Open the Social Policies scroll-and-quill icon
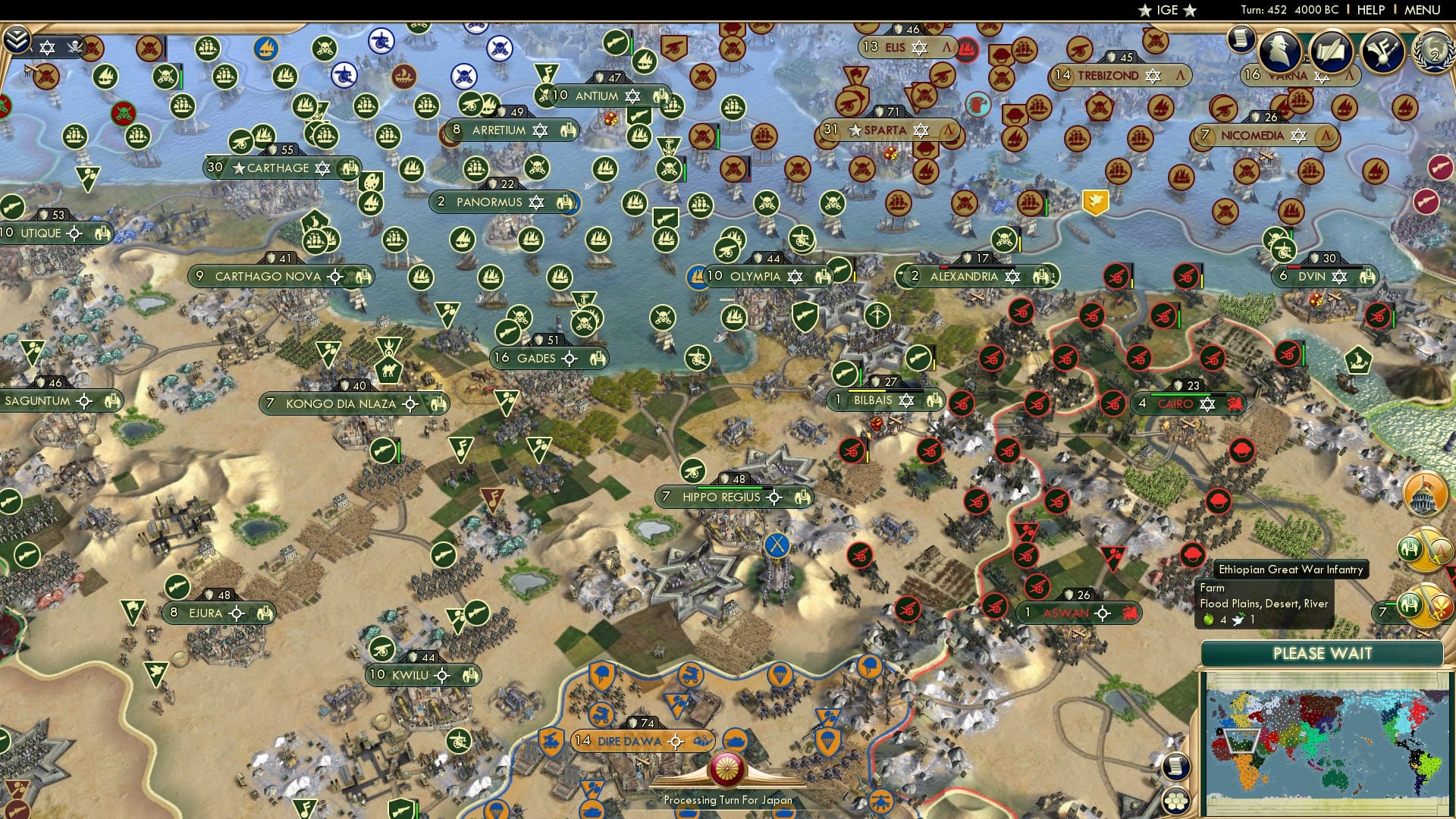 coord(1332,52)
